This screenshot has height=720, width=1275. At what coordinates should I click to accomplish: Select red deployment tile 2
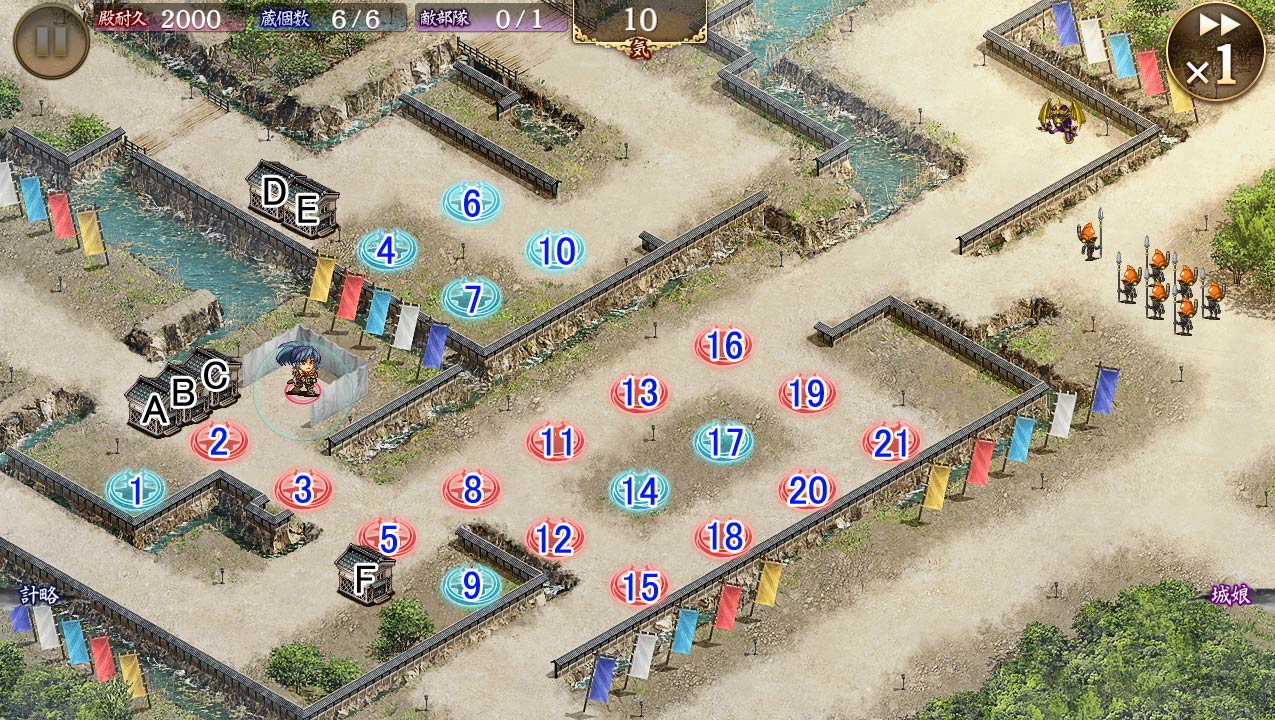(219, 441)
